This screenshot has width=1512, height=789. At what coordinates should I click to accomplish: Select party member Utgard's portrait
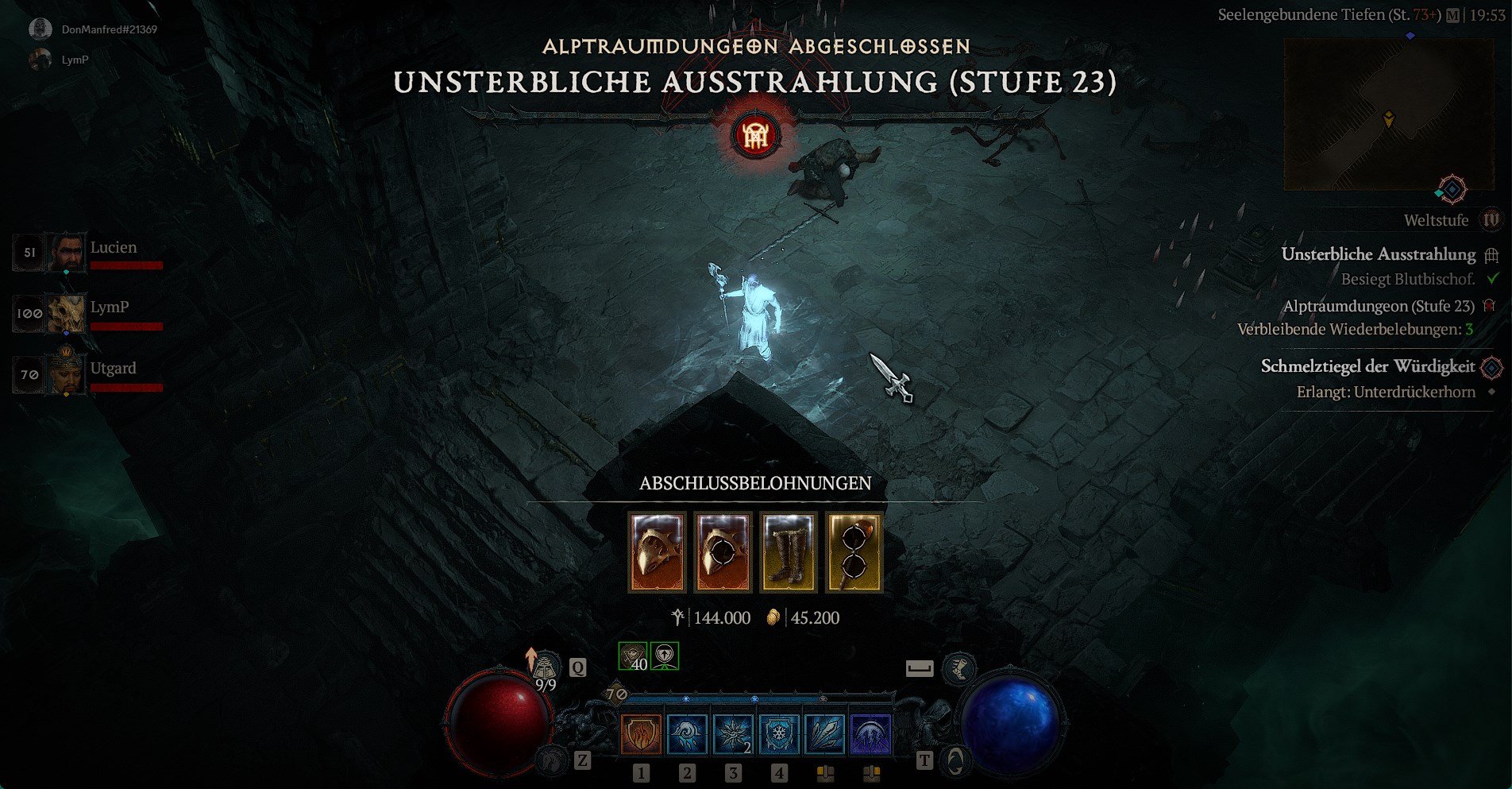pyautogui.click(x=66, y=373)
